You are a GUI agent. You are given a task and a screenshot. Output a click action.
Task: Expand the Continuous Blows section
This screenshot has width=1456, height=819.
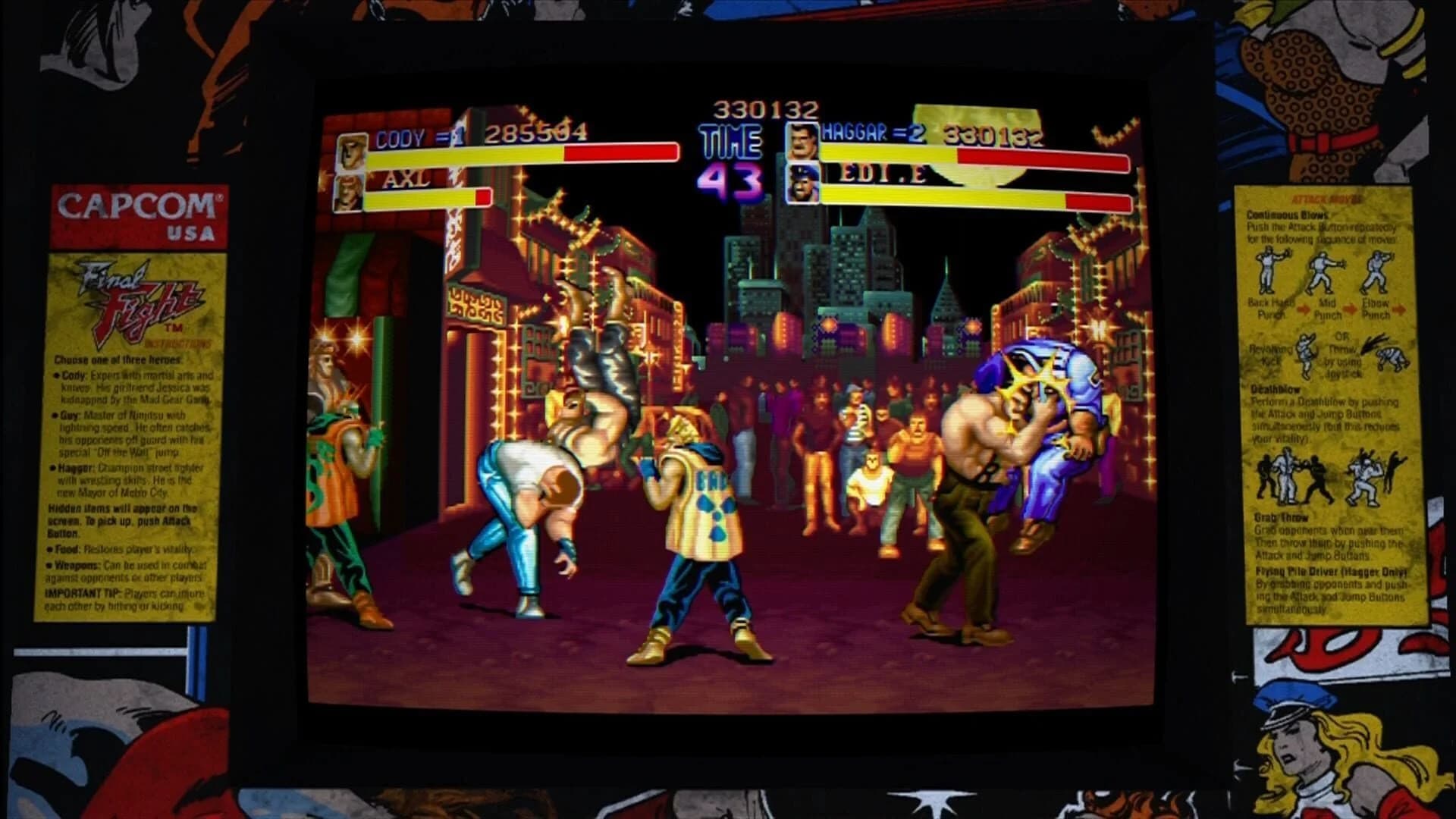tap(1287, 216)
